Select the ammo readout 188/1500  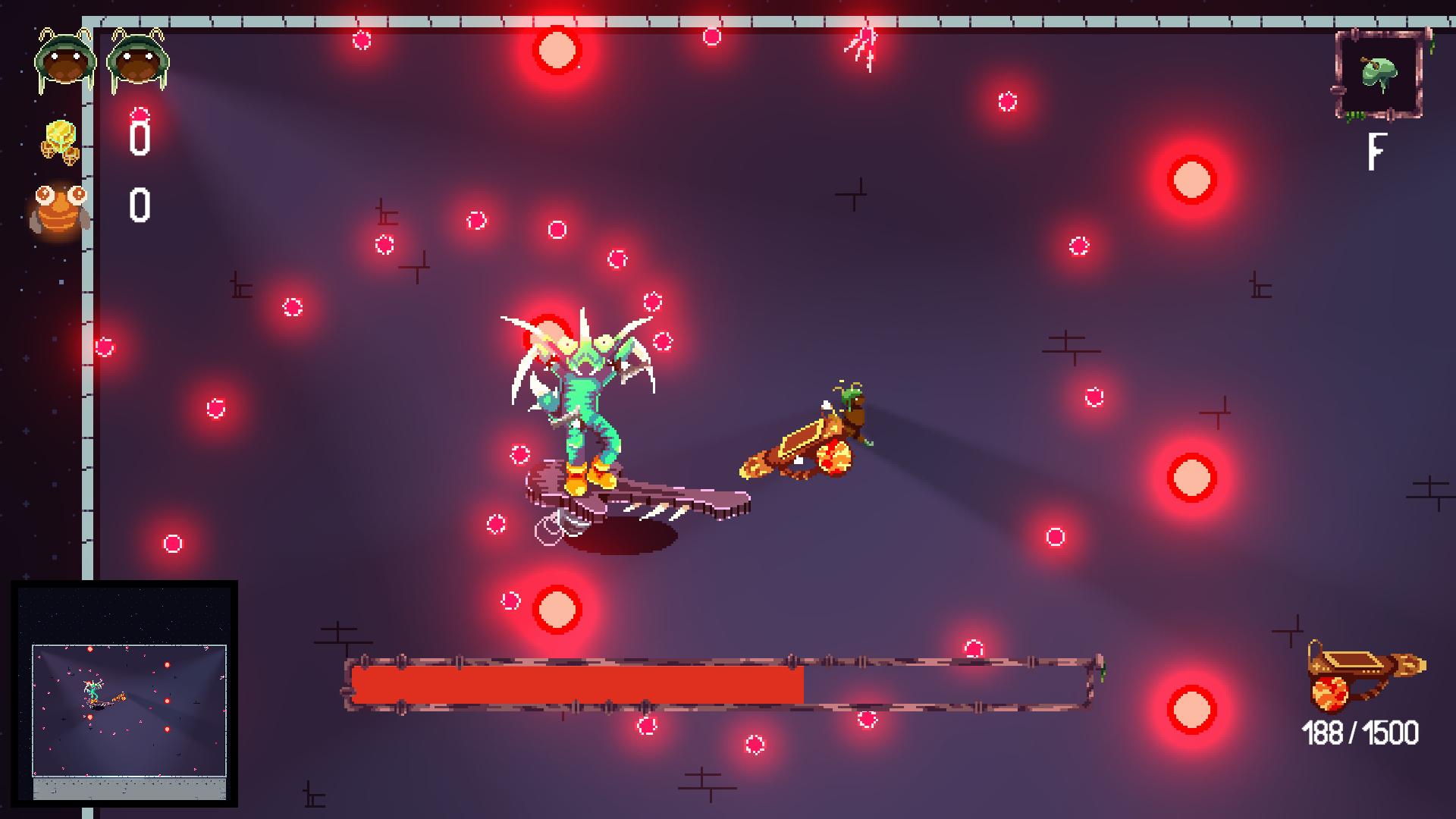tap(1361, 732)
